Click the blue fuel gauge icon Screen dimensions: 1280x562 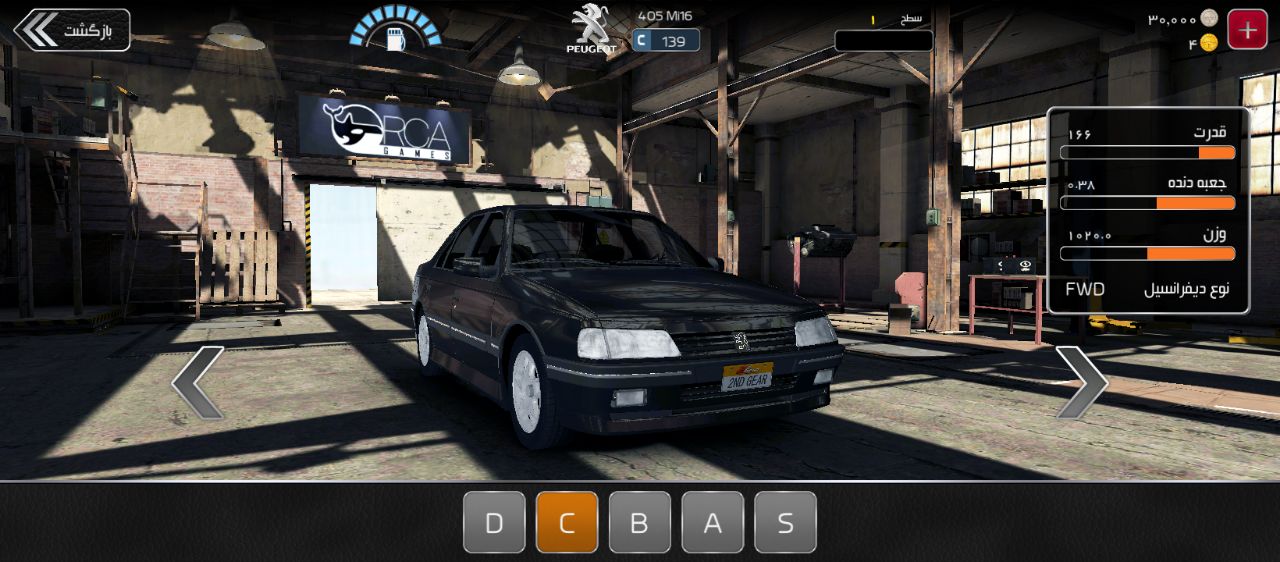point(395,30)
